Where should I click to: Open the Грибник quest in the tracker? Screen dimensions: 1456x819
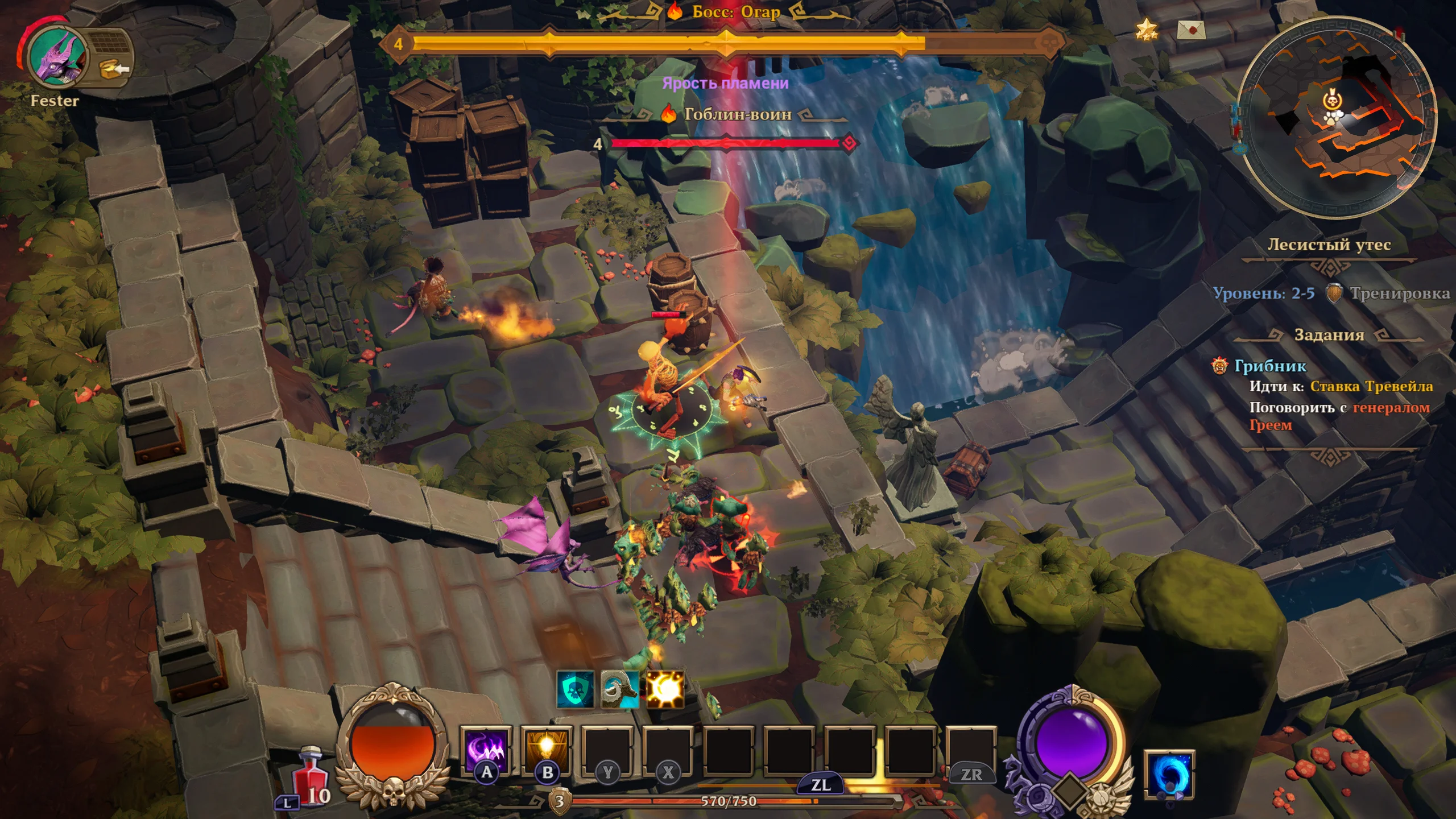pos(1270,366)
